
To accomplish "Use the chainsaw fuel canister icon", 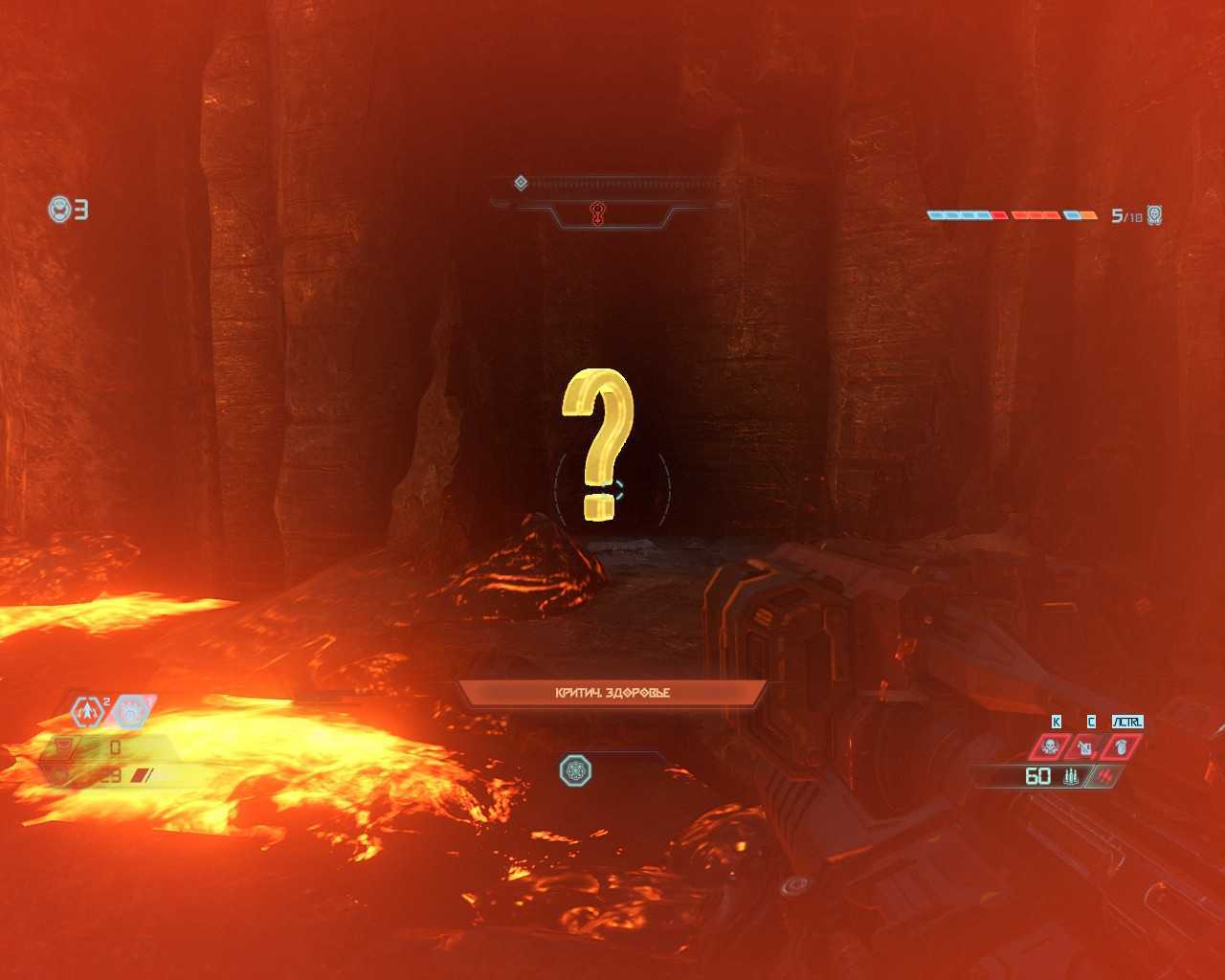I will tap(1084, 746).
